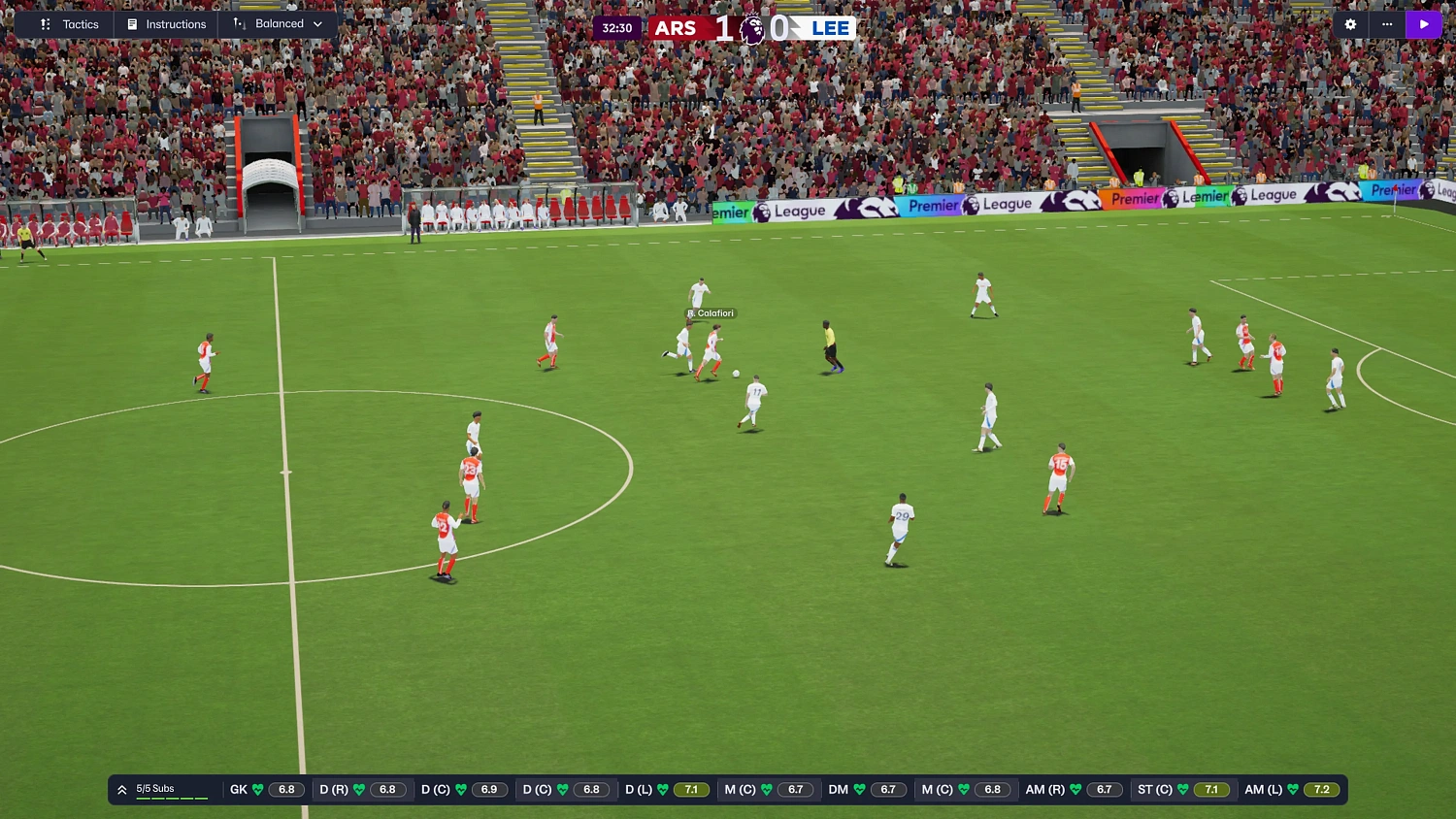Click the Premier League lion logo on scoreboard

(x=752, y=26)
